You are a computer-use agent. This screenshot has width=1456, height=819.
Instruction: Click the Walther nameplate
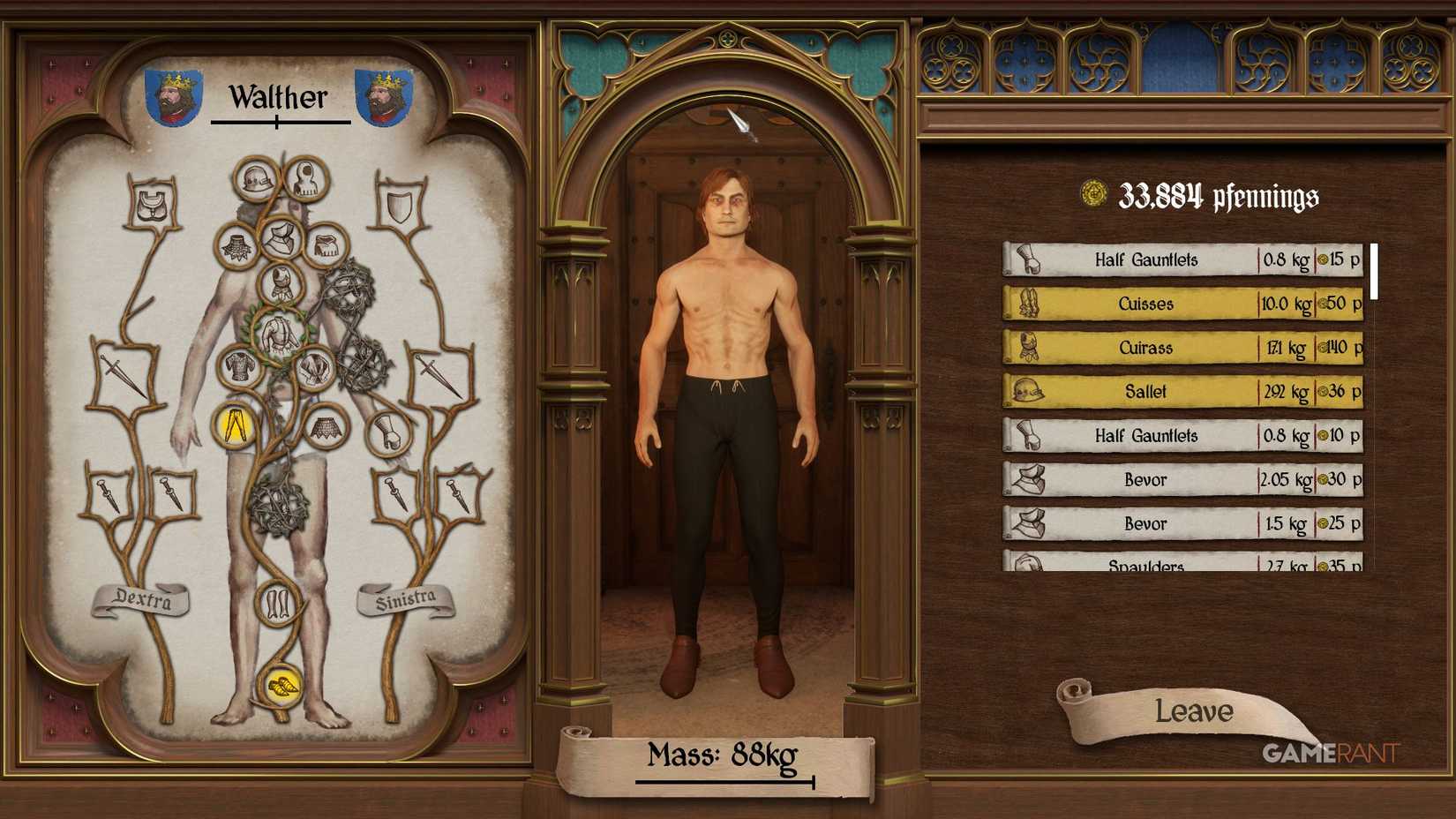click(x=278, y=97)
